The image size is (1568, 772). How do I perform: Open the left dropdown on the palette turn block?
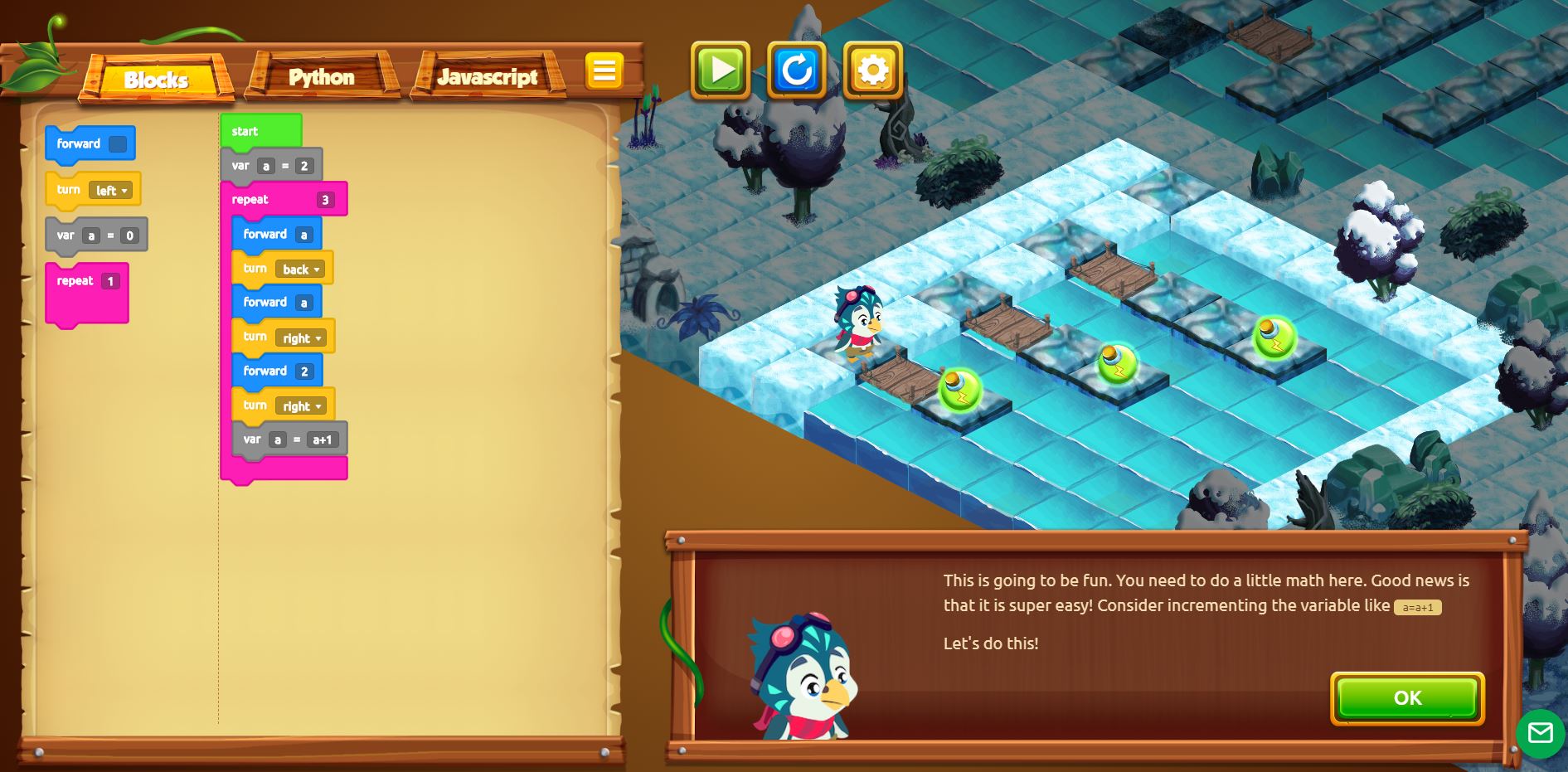click(x=111, y=191)
